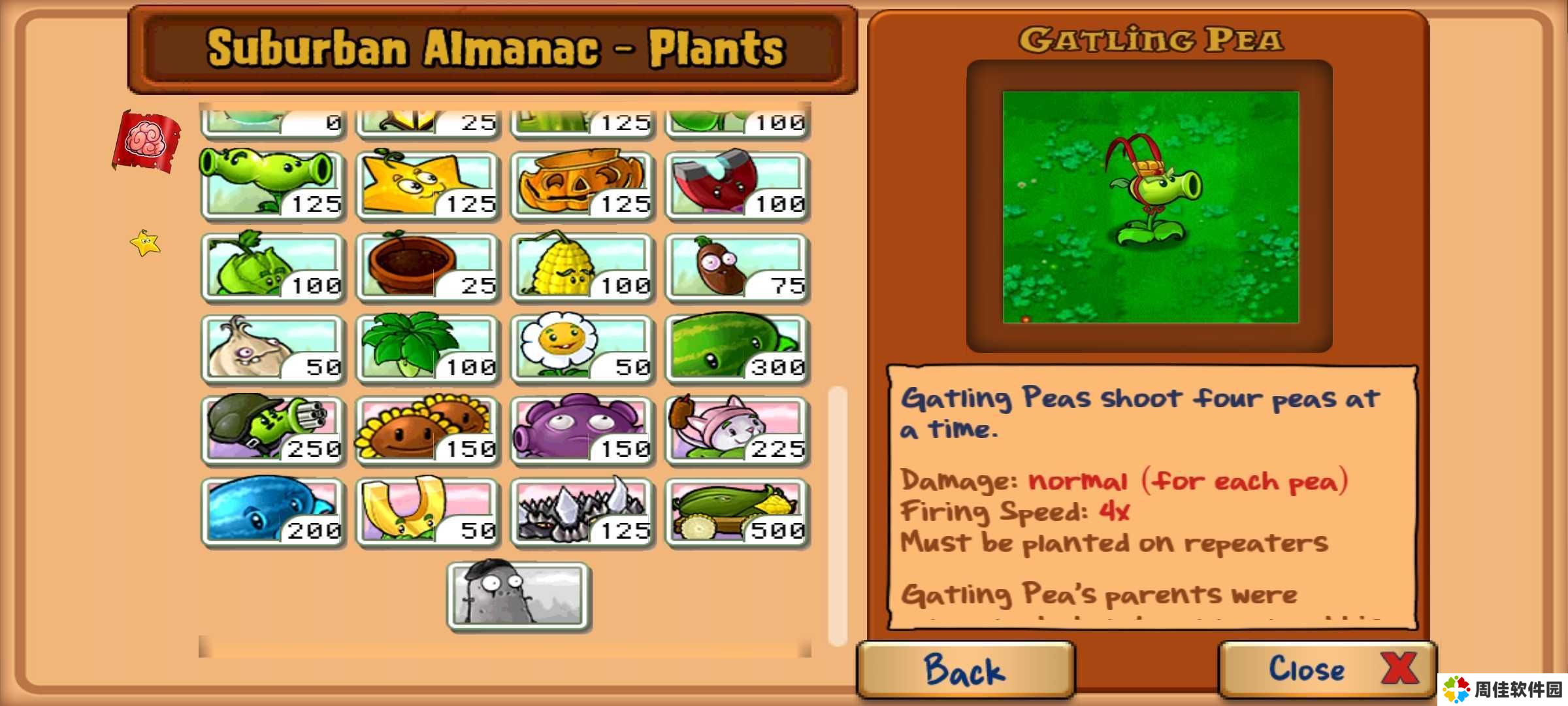View the Magnet-shroom entry
Image resolution: width=1568 pixels, height=706 pixels.
(x=737, y=184)
